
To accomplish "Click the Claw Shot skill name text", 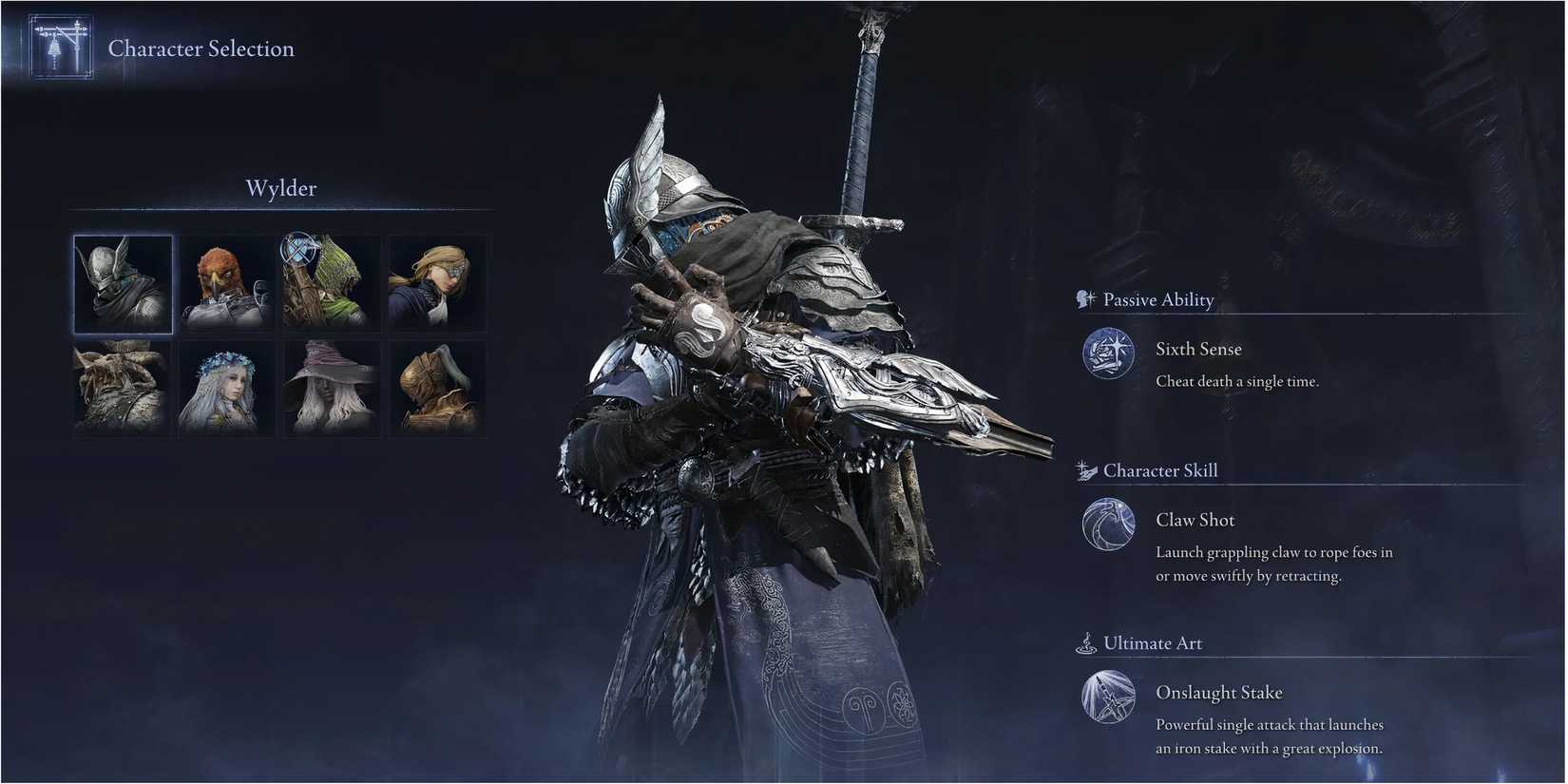I will pos(1195,520).
